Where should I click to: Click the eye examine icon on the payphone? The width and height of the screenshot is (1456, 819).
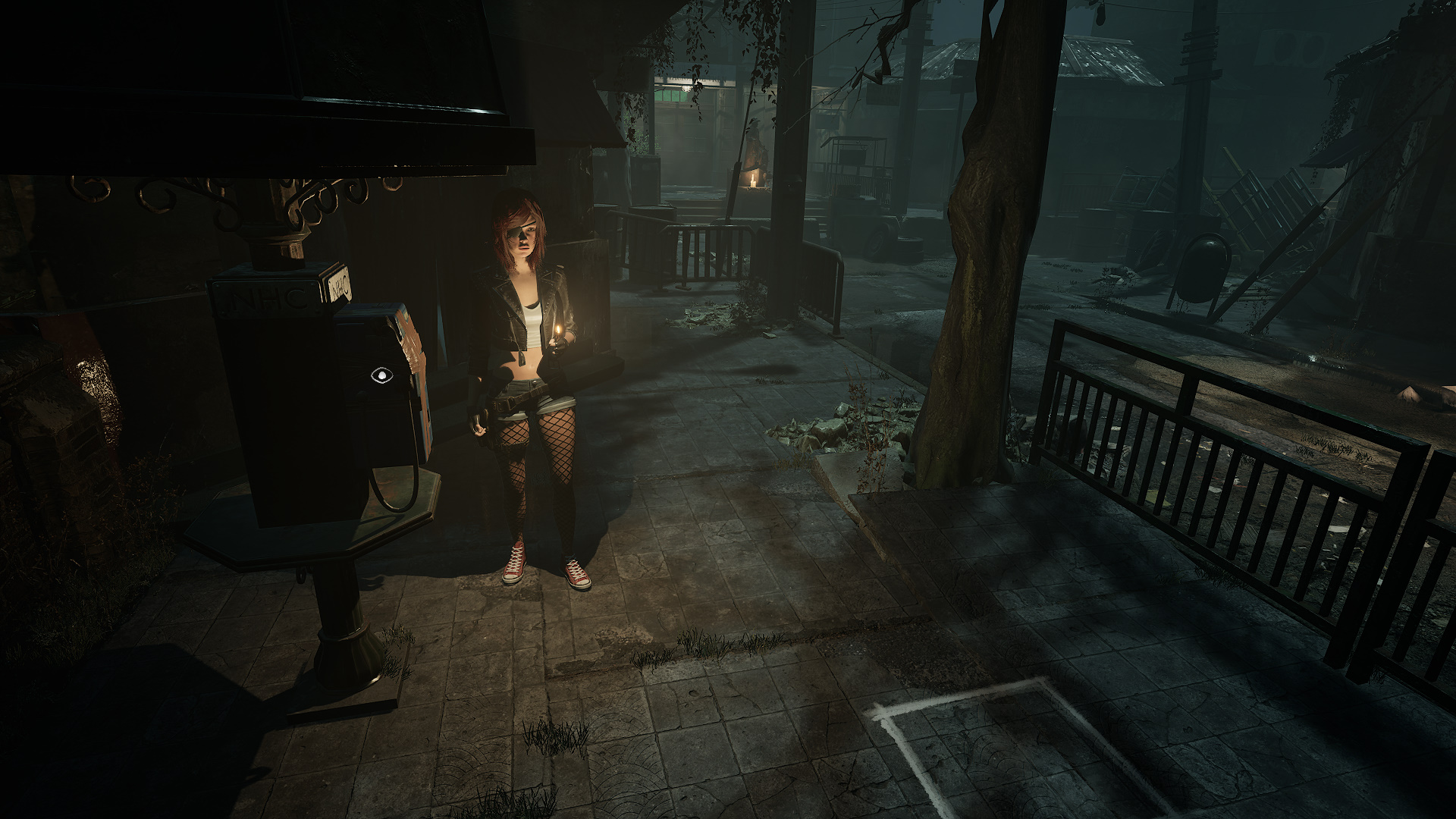point(379,374)
